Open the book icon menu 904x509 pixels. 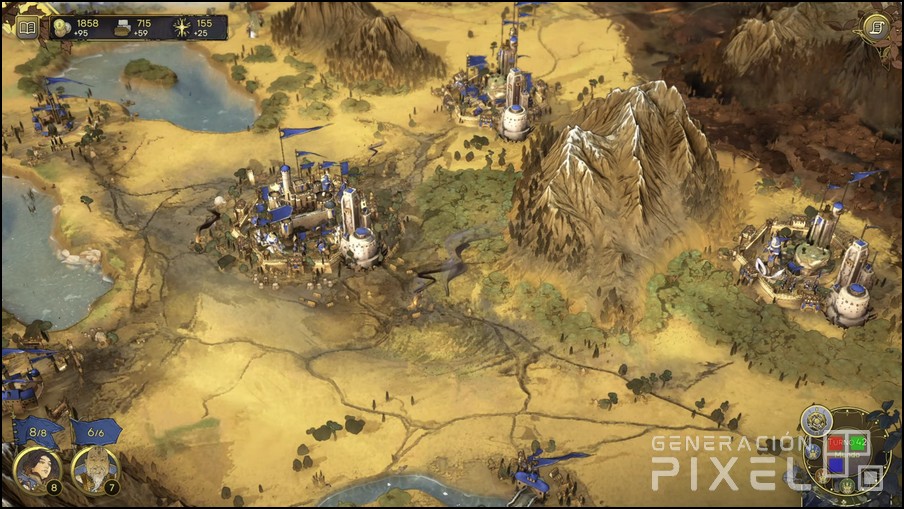coord(27,27)
